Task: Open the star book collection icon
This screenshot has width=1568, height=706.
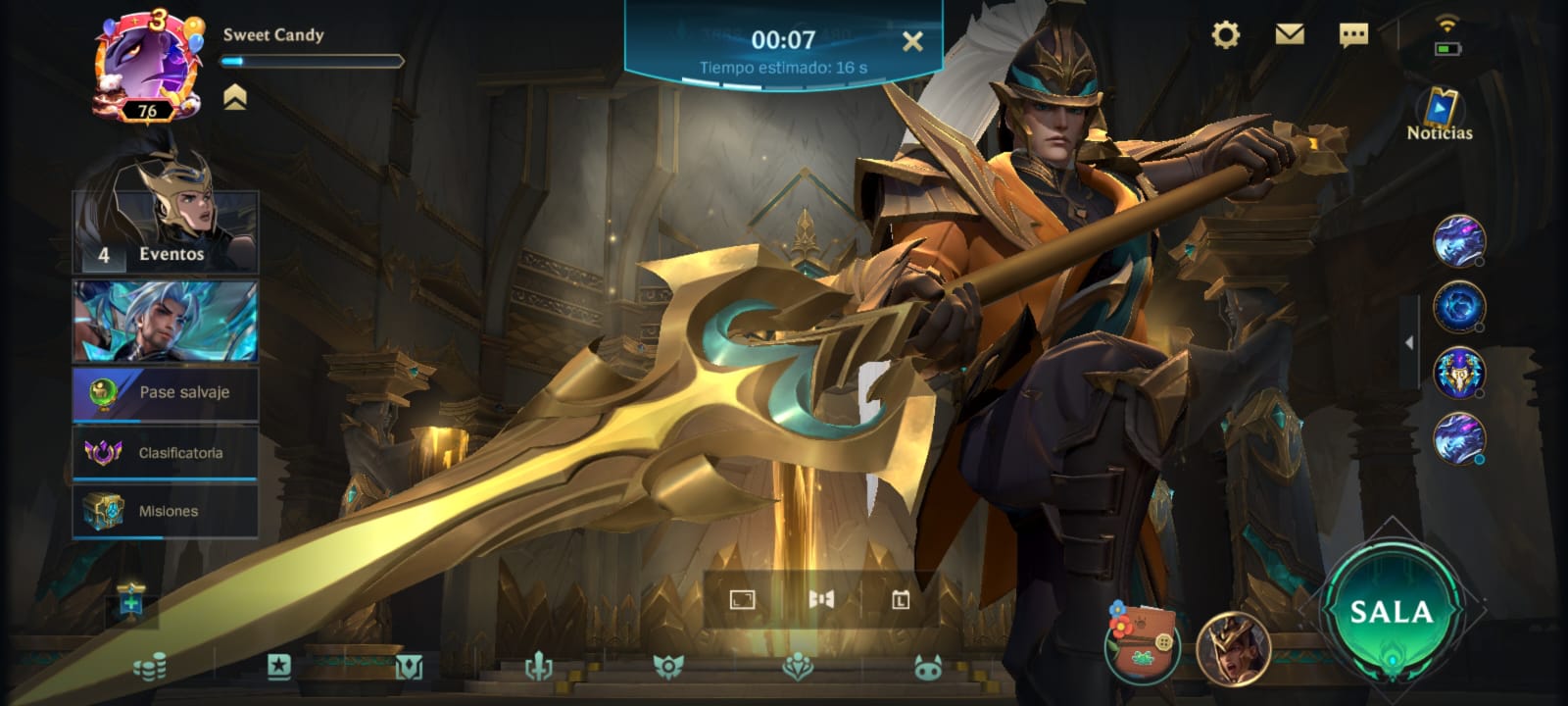Action: pyautogui.click(x=279, y=667)
